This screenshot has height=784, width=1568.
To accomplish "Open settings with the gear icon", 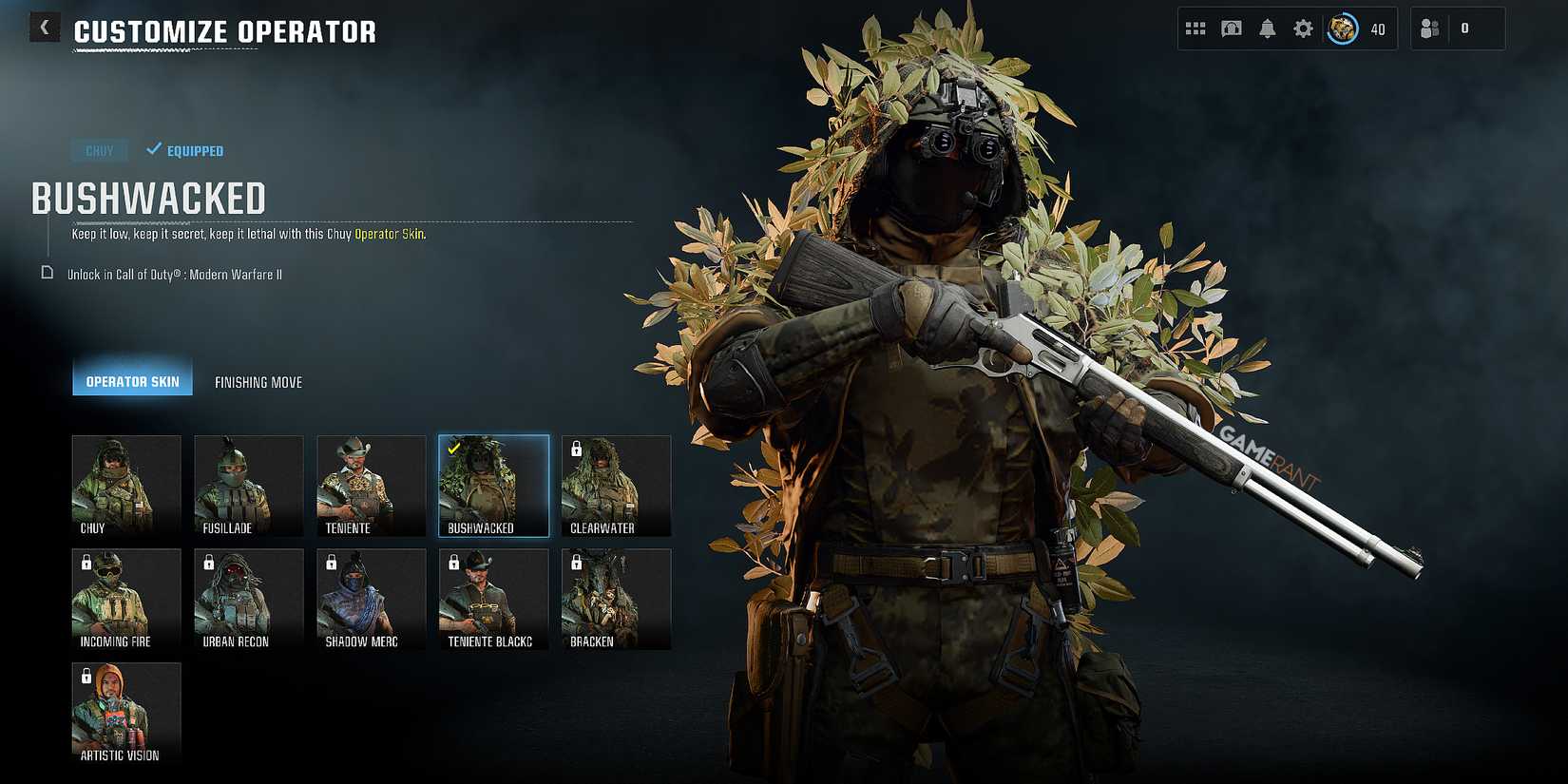I will [x=1302, y=27].
